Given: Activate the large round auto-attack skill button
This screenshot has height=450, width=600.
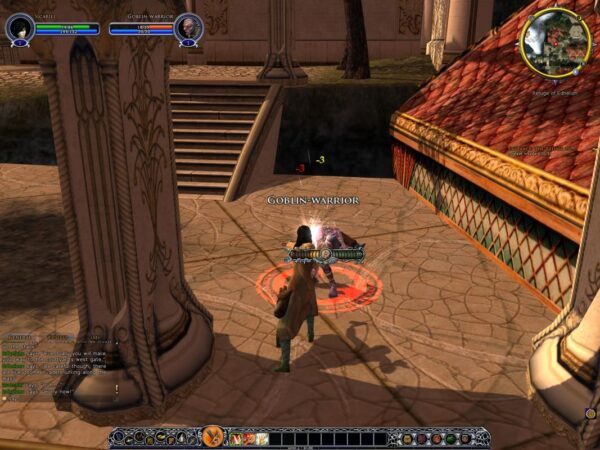Looking at the screenshot, I should pyautogui.click(x=212, y=436).
